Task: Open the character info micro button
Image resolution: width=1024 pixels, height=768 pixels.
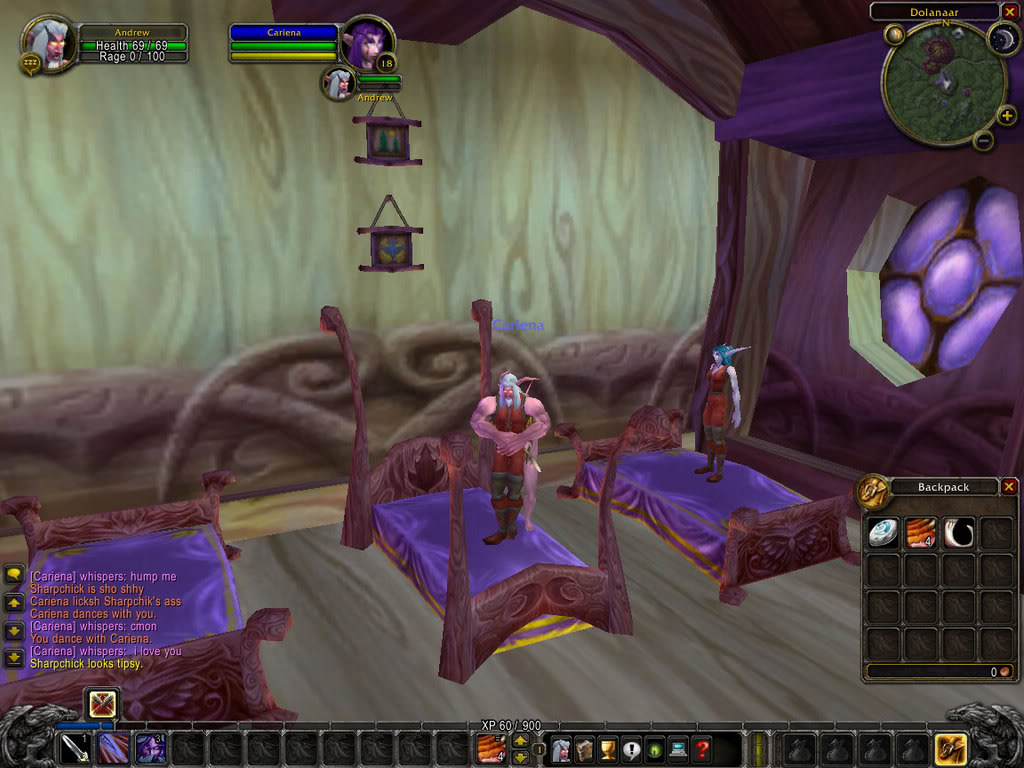Action: [x=560, y=749]
